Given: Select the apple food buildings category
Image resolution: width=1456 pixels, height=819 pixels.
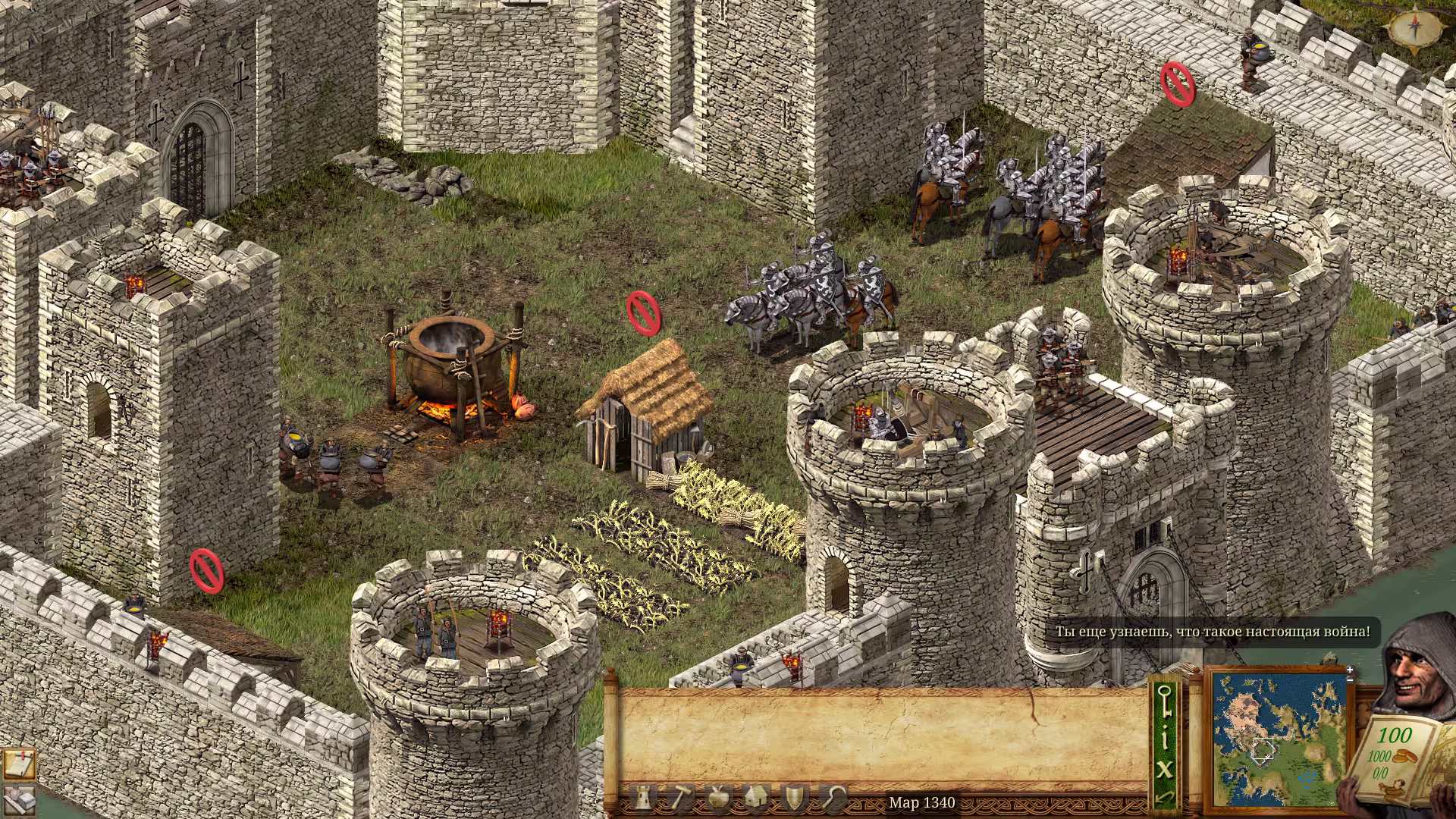Looking at the screenshot, I should click(x=717, y=798).
